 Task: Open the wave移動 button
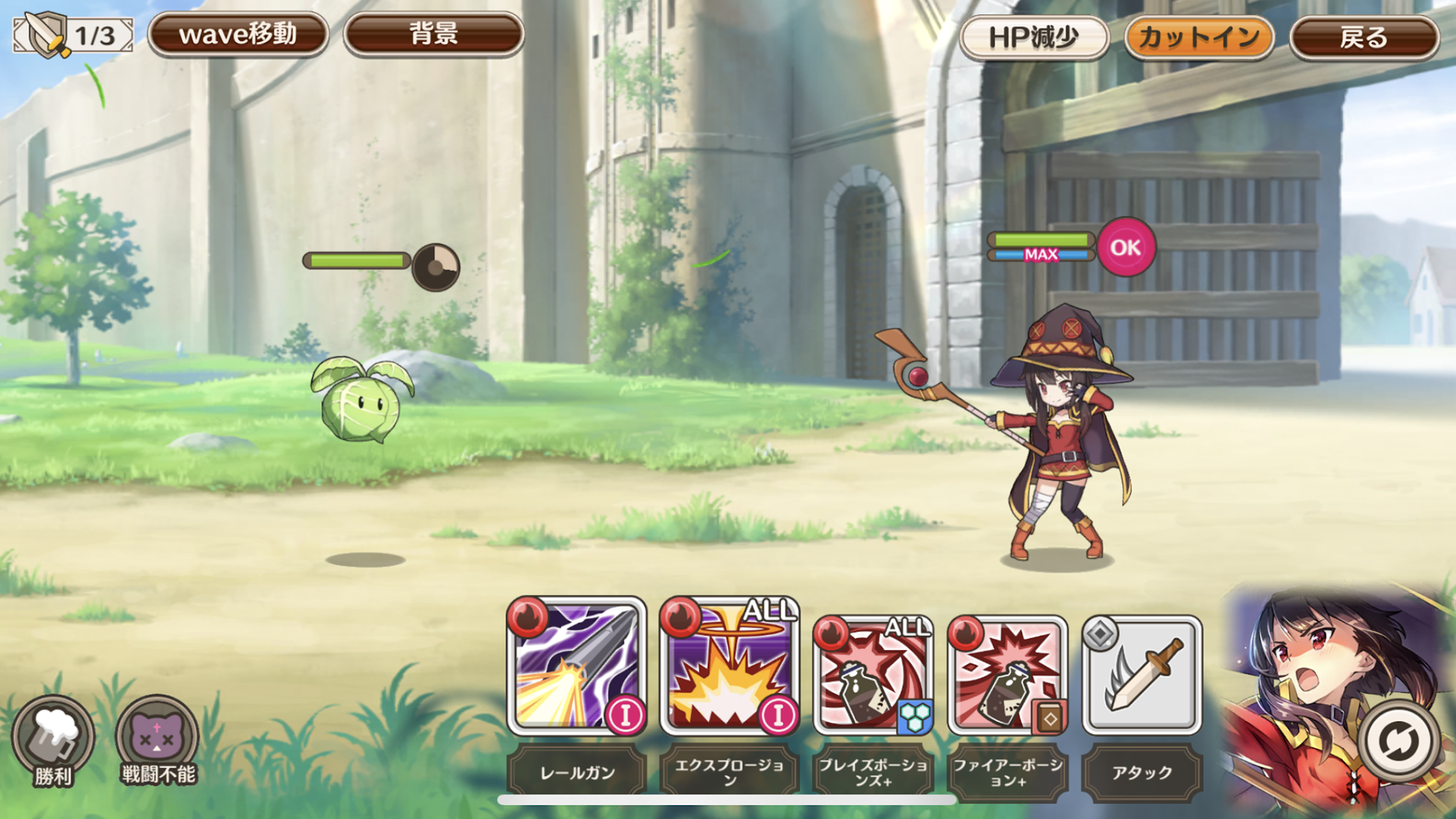point(237,35)
